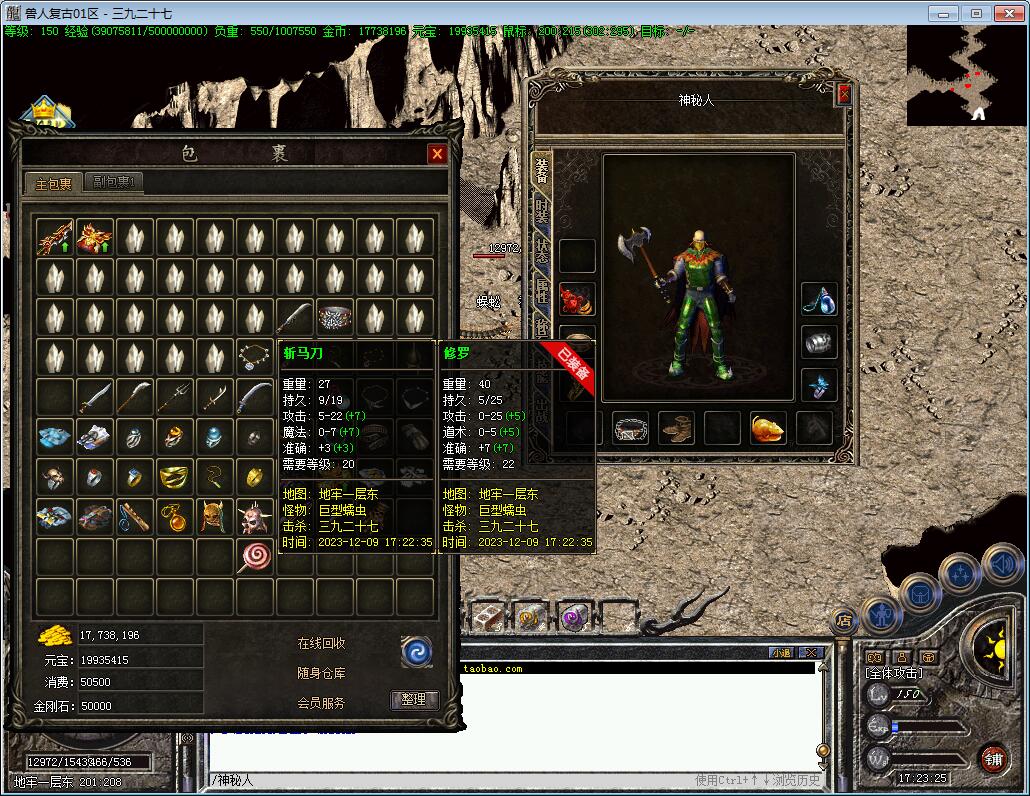Screen dimensions: 1030x796
Task: Select the equipped boots slot
Action: click(x=676, y=428)
